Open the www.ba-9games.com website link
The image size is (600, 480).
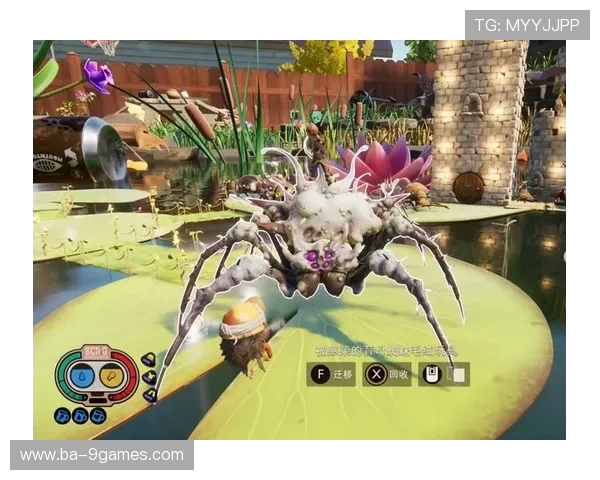[102, 455]
